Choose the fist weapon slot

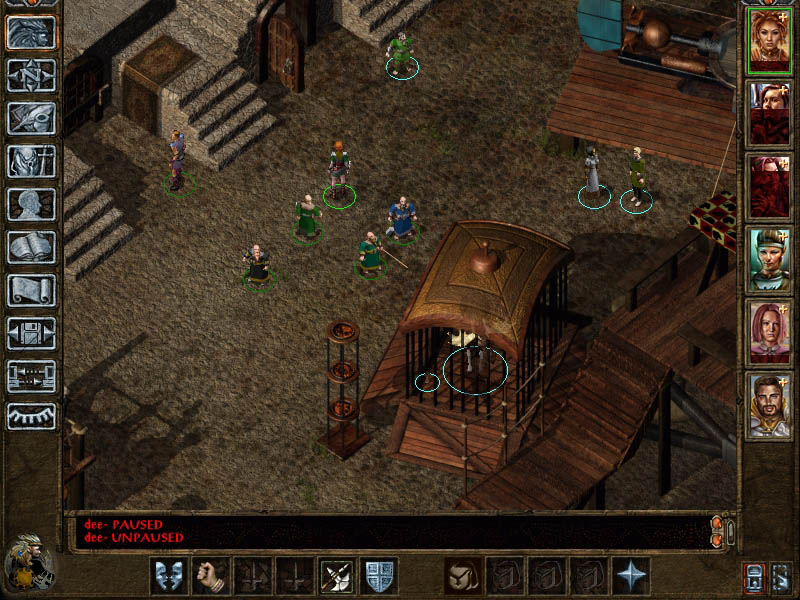point(209,576)
